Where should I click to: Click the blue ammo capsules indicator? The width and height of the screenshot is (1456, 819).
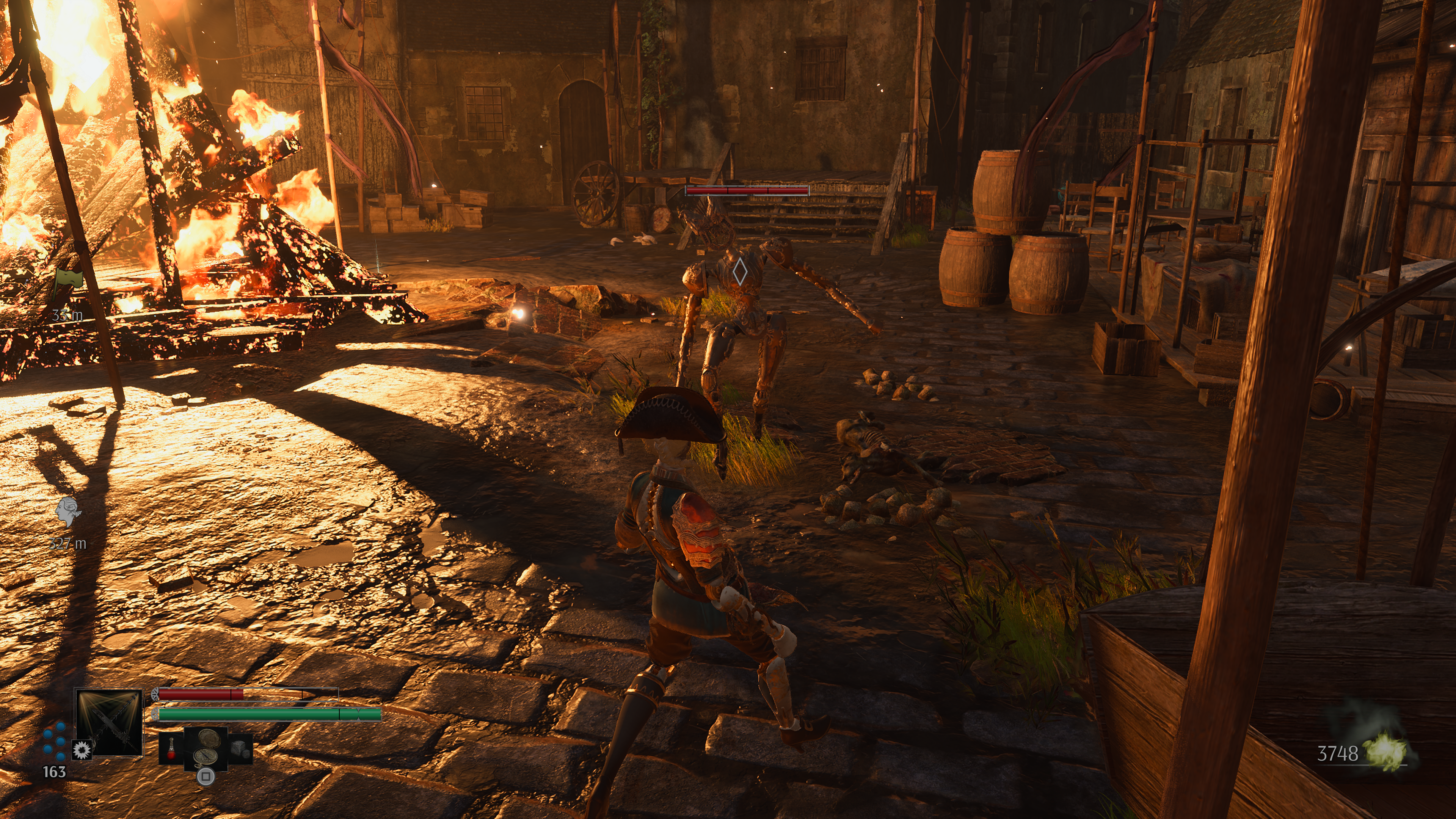click(x=55, y=741)
